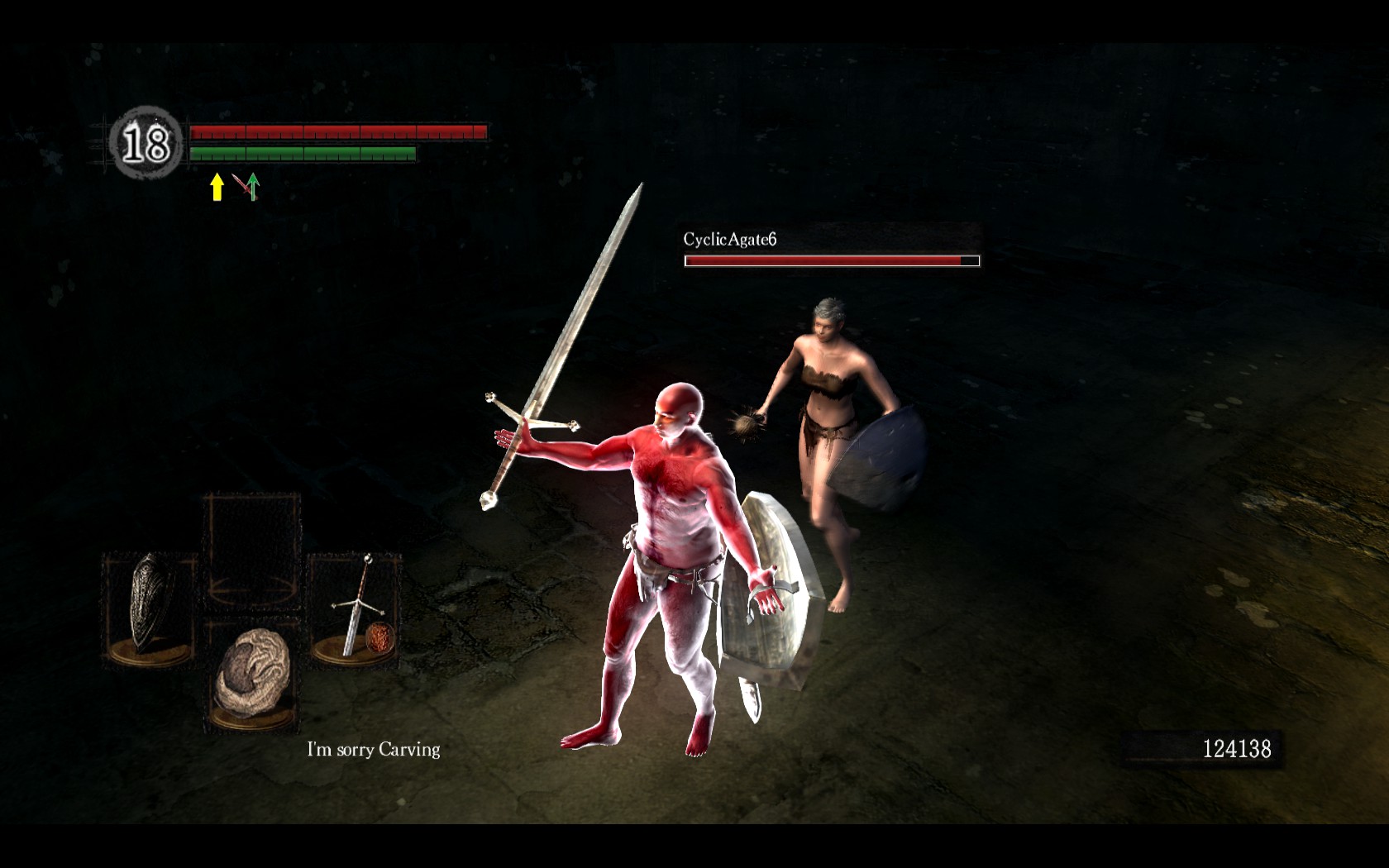The height and width of the screenshot is (868, 1389).
Task: Select the right-hand greatsword equipment slot
Action: click(x=356, y=608)
